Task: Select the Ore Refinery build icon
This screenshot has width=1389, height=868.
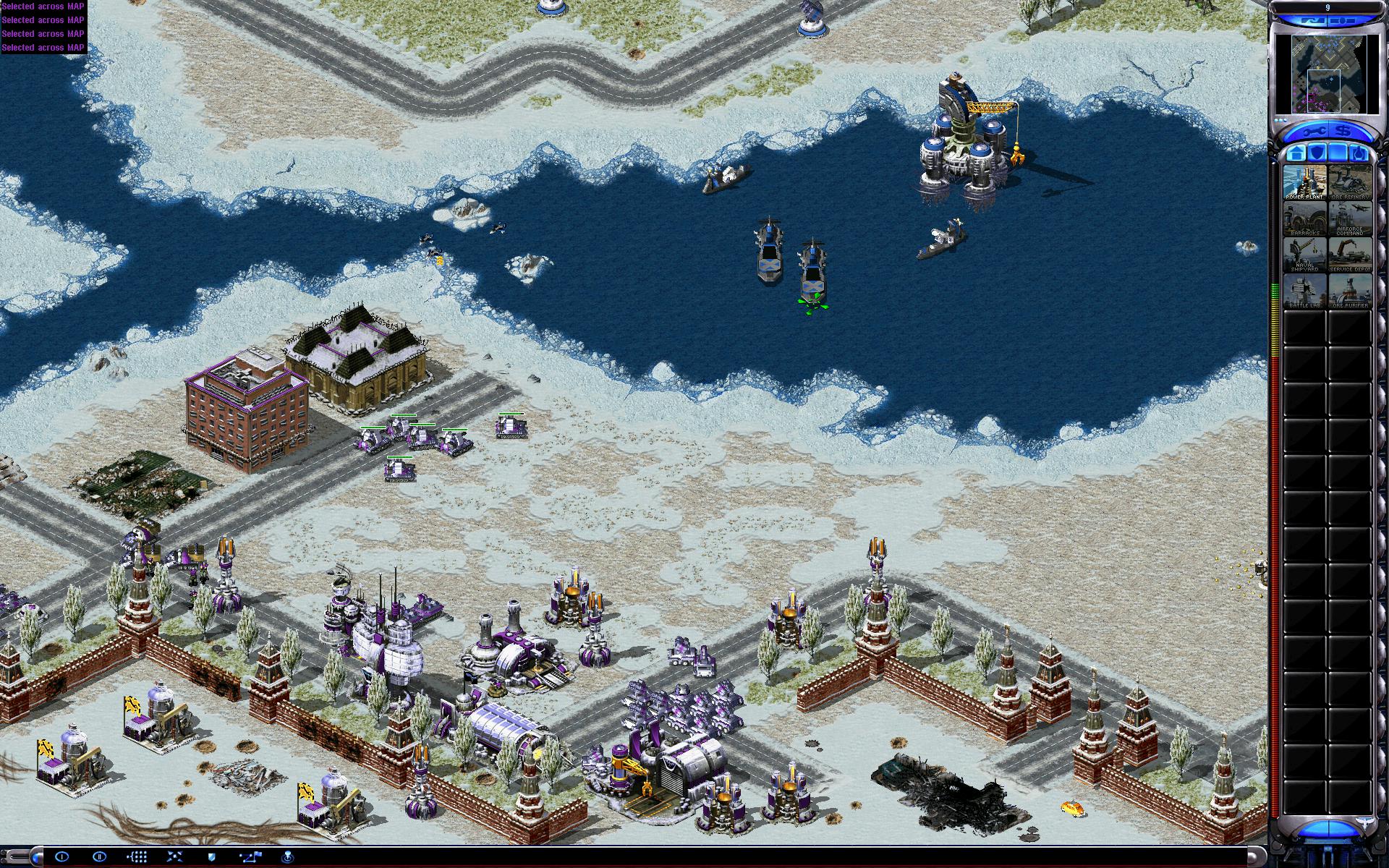Action: pyautogui.click(x=1350, y=182)
